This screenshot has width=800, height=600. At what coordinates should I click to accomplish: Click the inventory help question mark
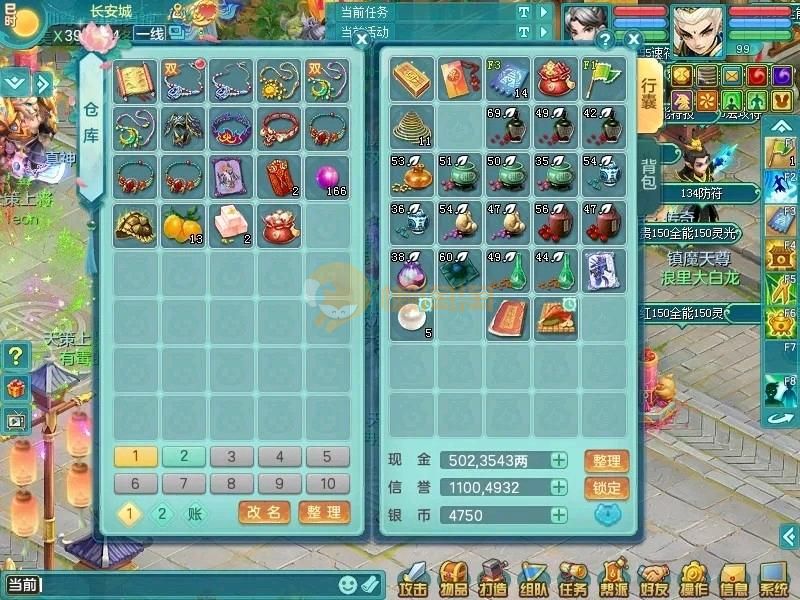pos(605,41)
